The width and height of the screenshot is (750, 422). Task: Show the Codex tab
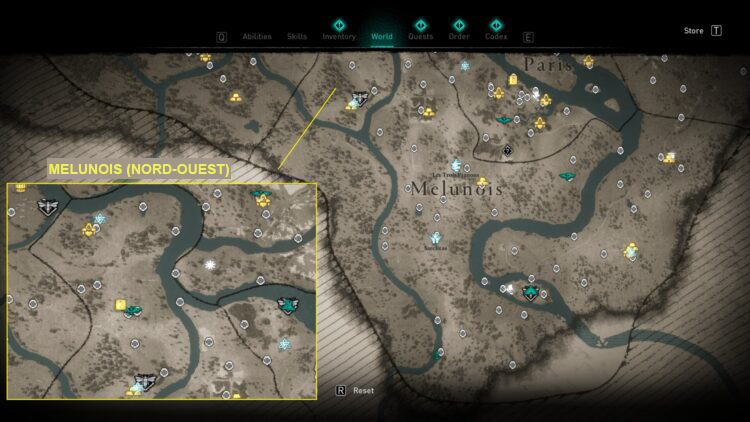coord(496,36)
